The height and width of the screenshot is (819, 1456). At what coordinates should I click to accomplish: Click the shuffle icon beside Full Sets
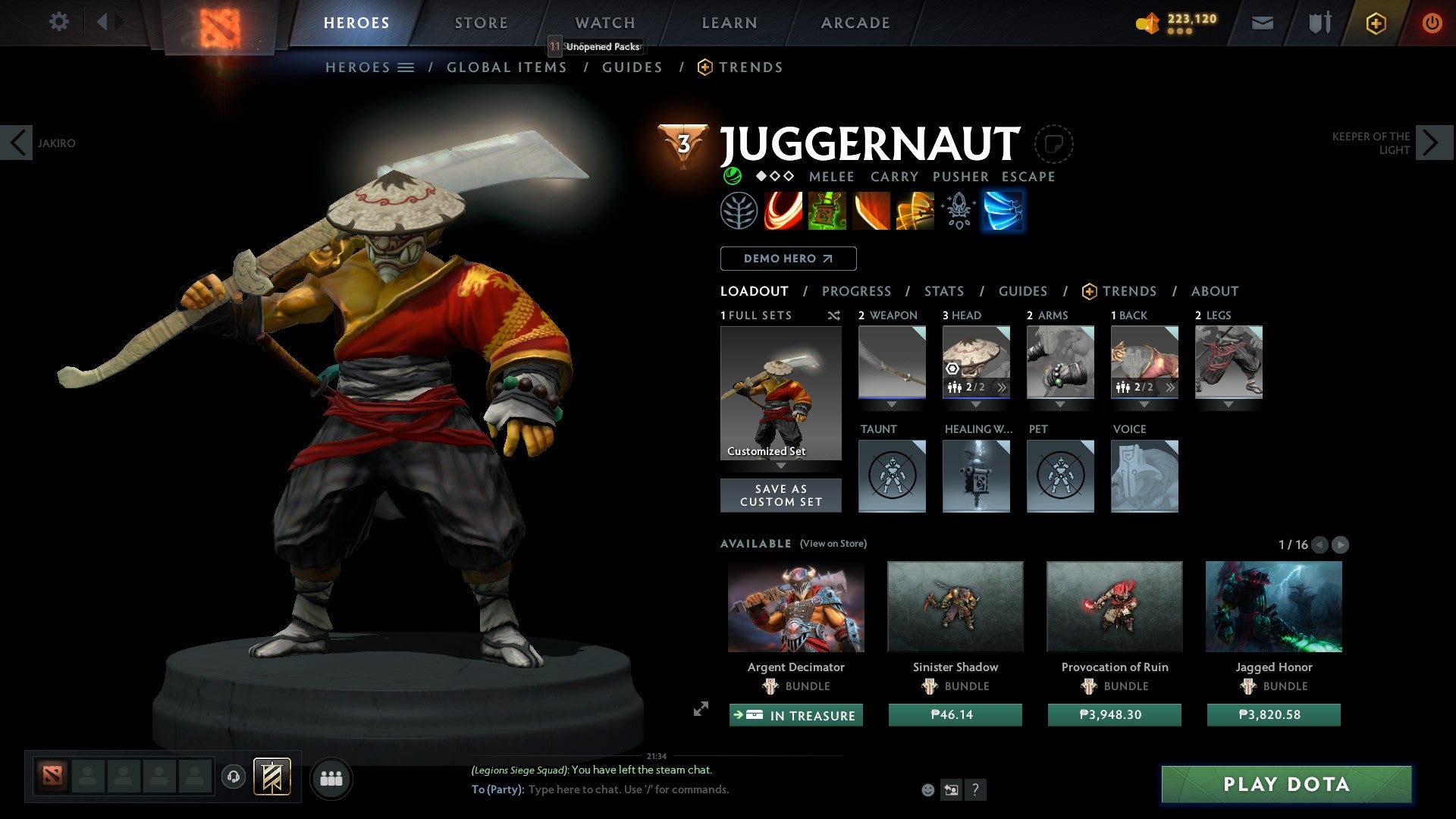834,315
